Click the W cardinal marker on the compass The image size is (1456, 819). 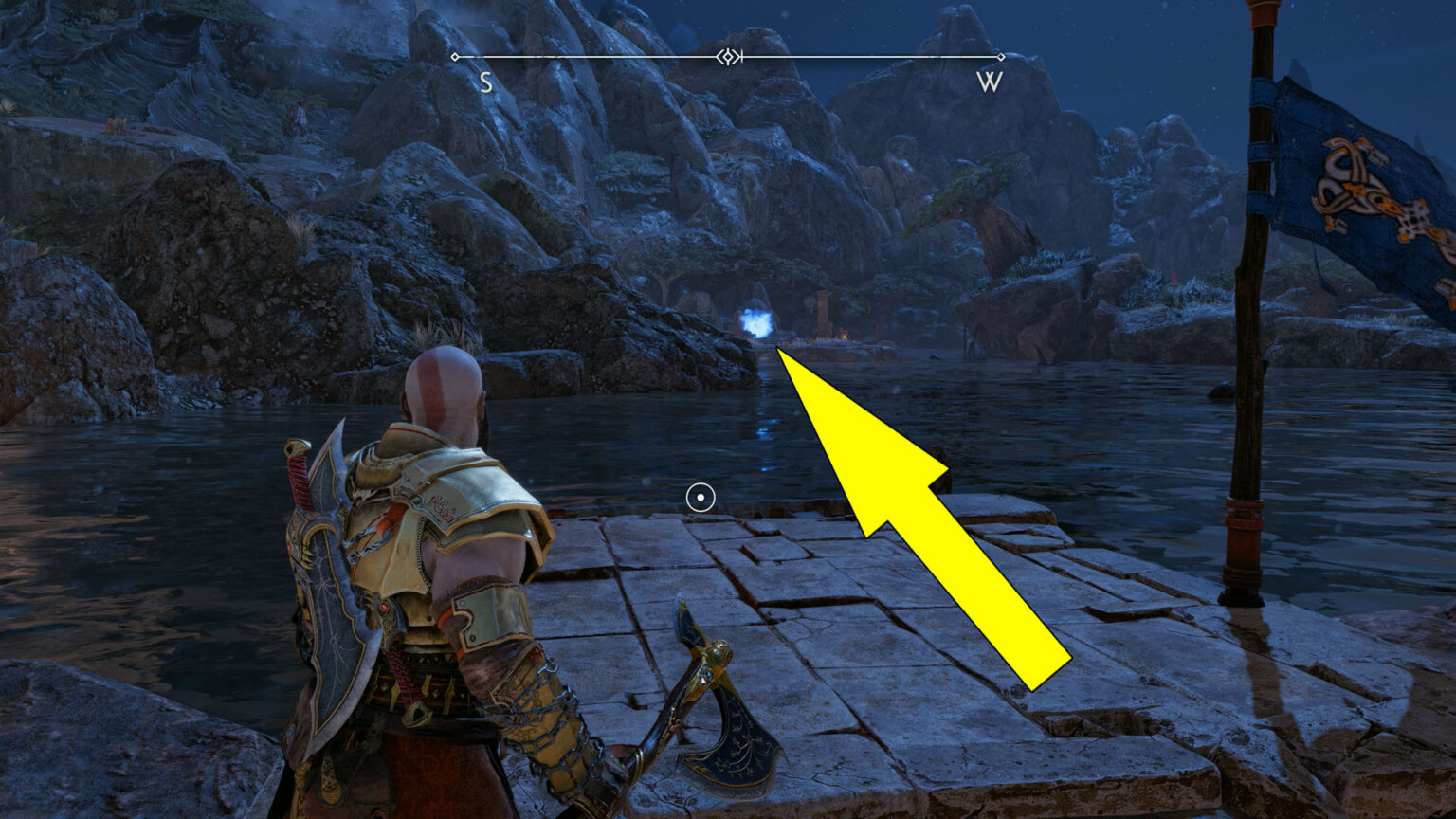987,83
